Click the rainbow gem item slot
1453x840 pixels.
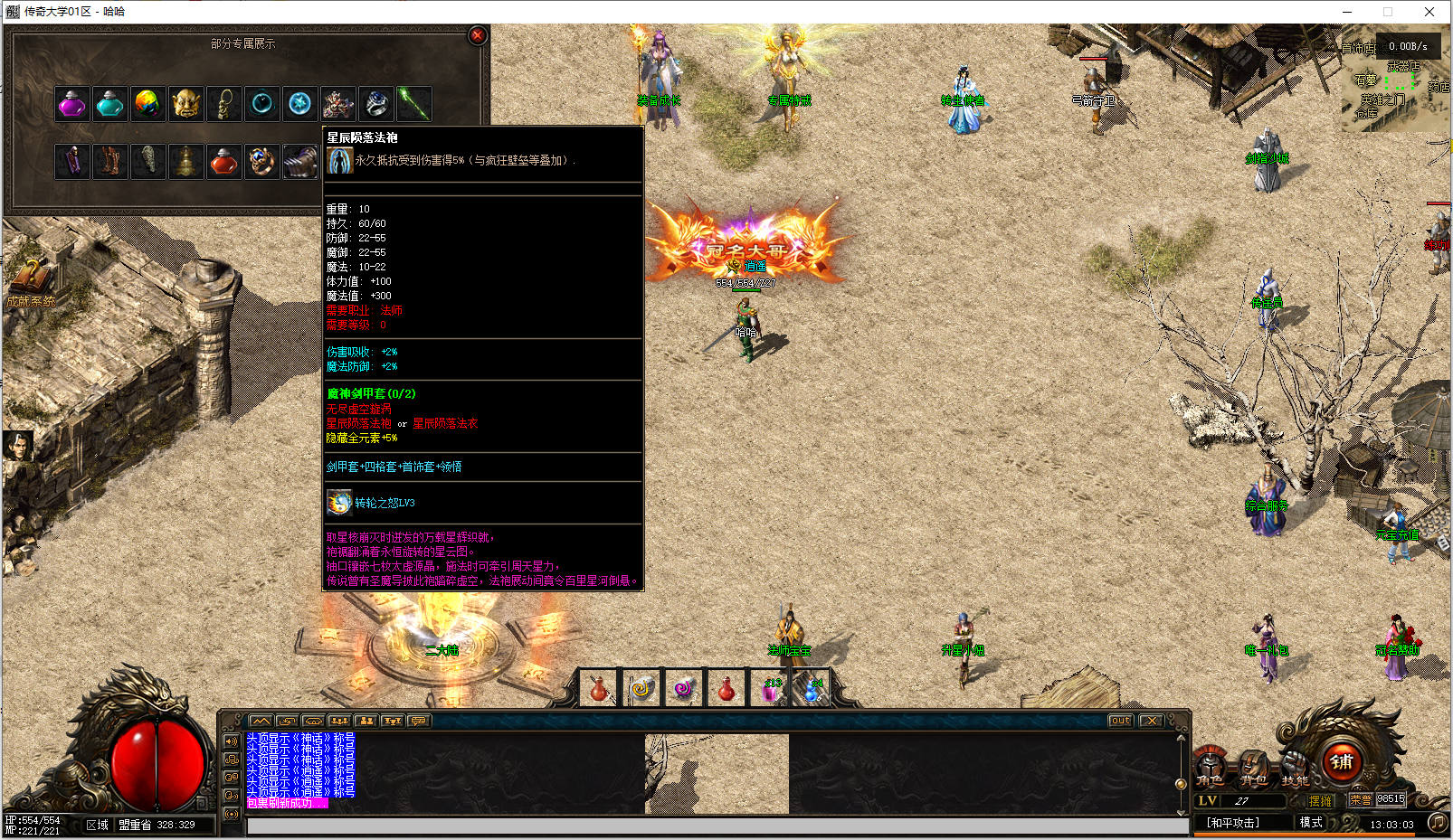point(148,104)
